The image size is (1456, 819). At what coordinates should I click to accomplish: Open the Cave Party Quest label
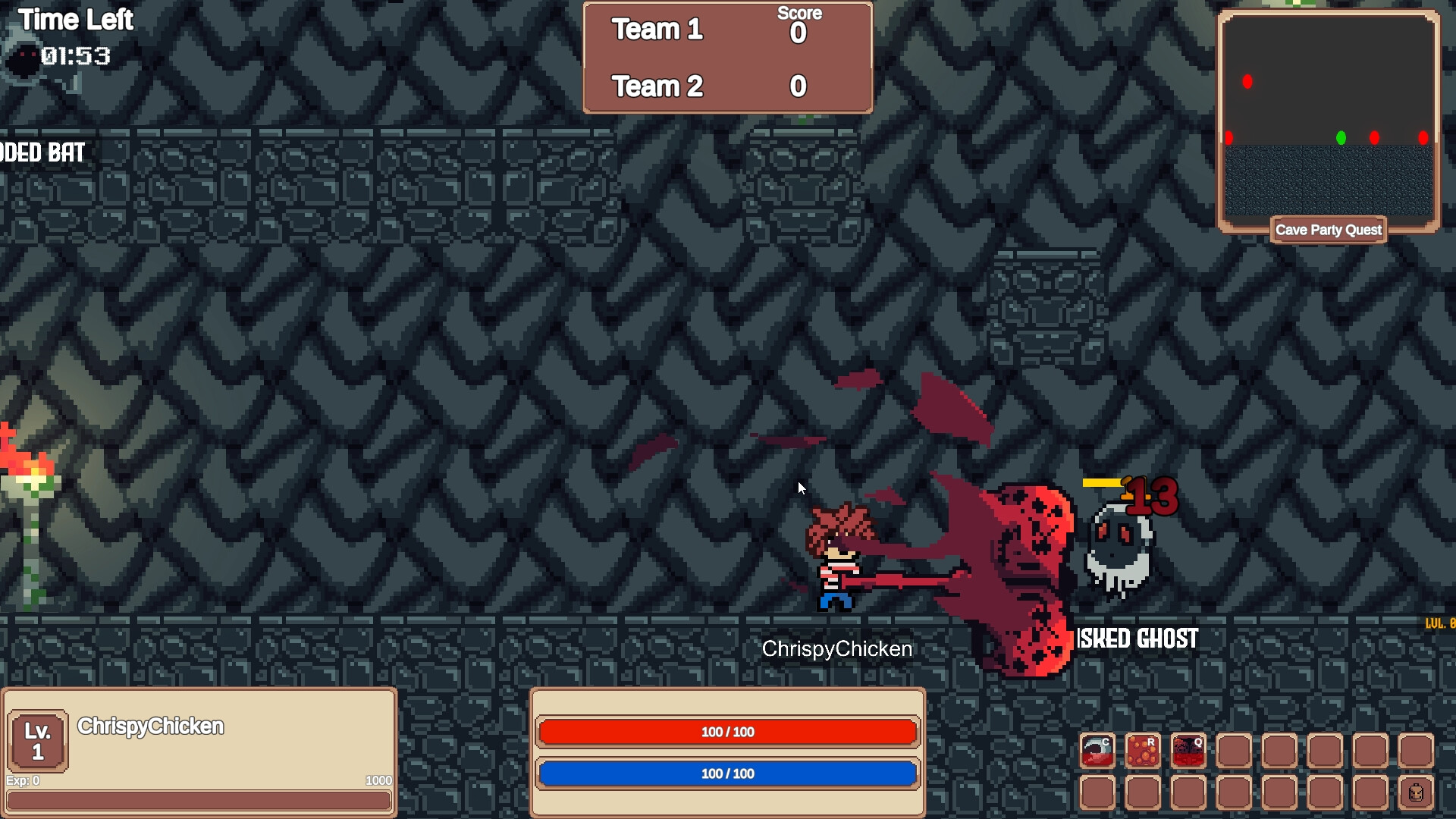tap(1328, 230)
